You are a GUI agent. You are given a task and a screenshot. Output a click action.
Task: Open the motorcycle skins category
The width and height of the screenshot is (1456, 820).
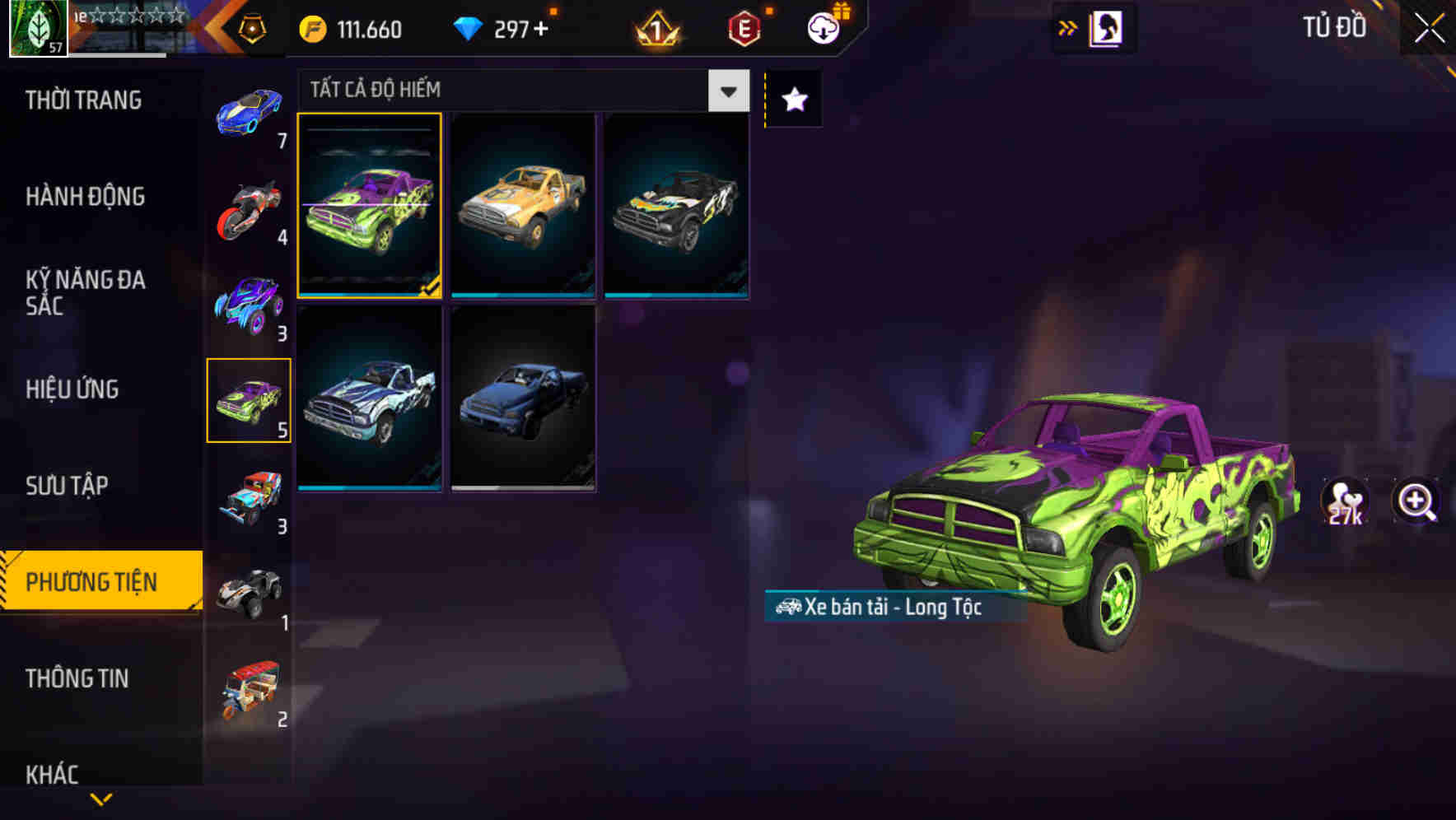coord(248,210)
